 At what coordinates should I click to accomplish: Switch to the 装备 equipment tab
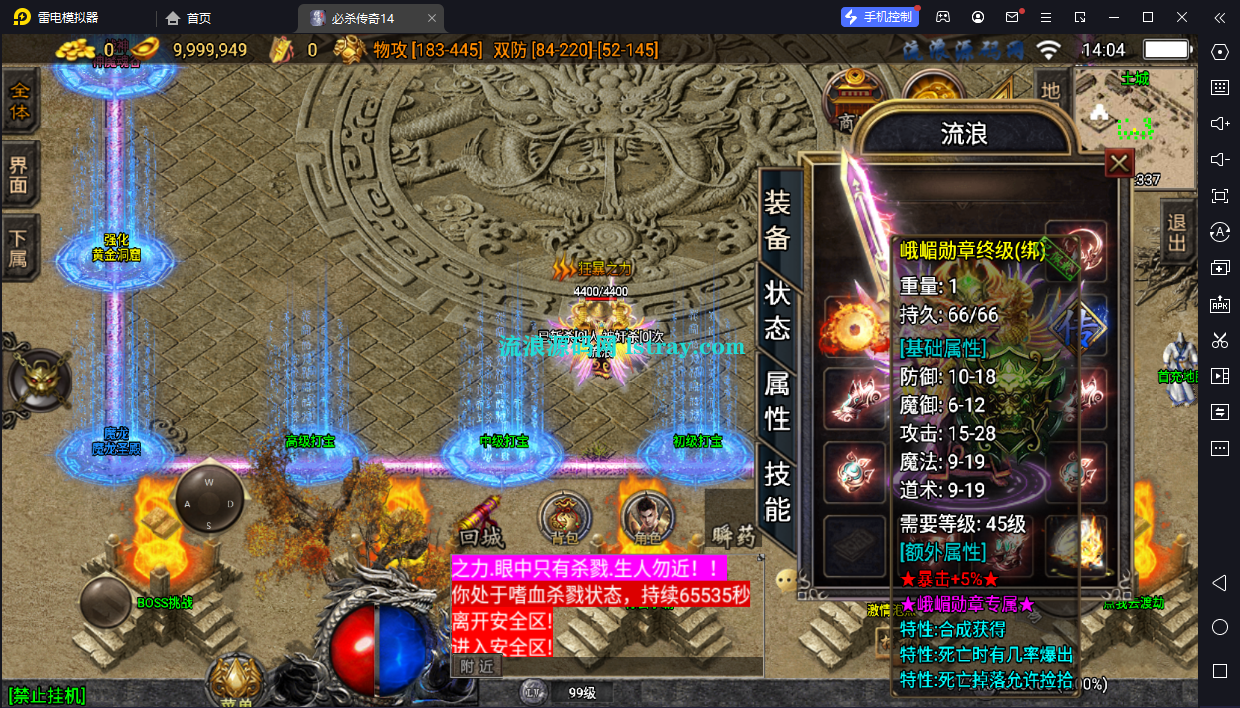(777, 220)
